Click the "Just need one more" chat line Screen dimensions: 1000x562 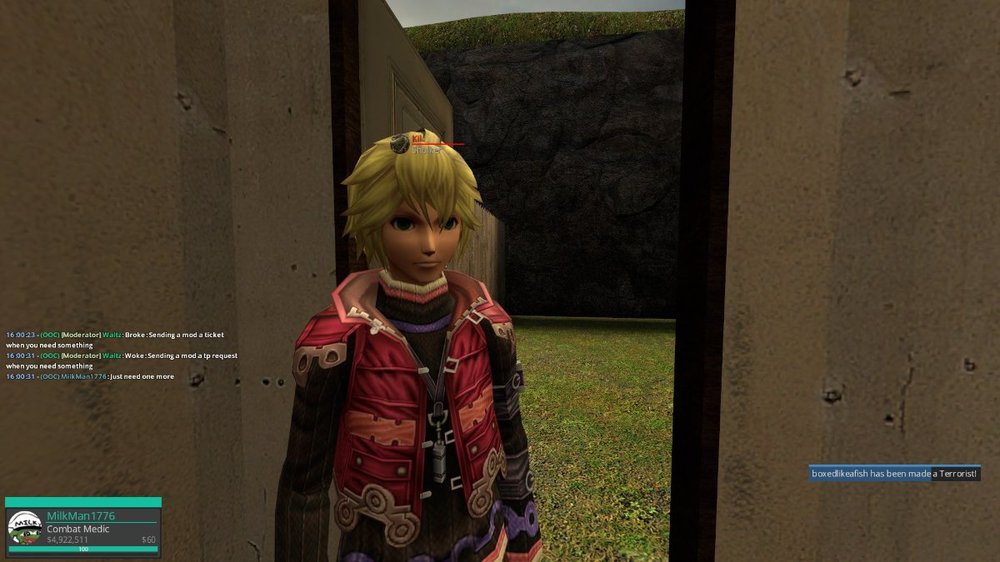90,377
